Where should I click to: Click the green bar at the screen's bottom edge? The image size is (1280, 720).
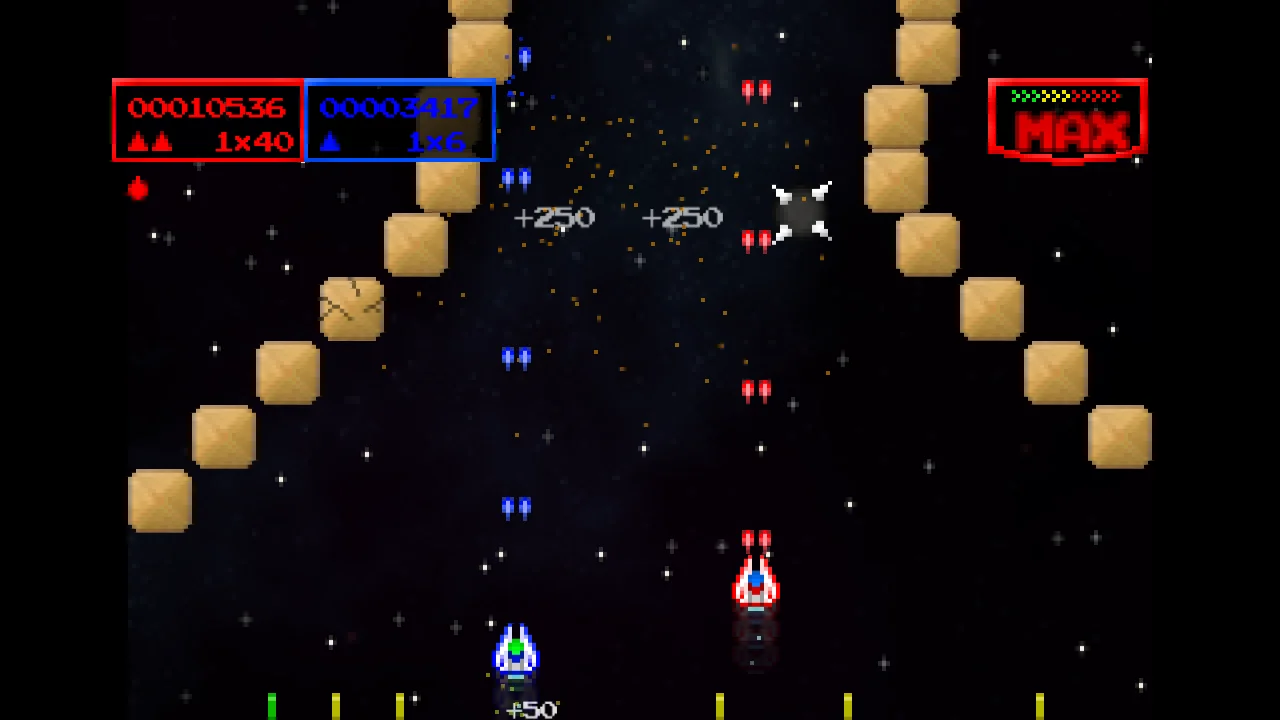click(x=273, y=704)
